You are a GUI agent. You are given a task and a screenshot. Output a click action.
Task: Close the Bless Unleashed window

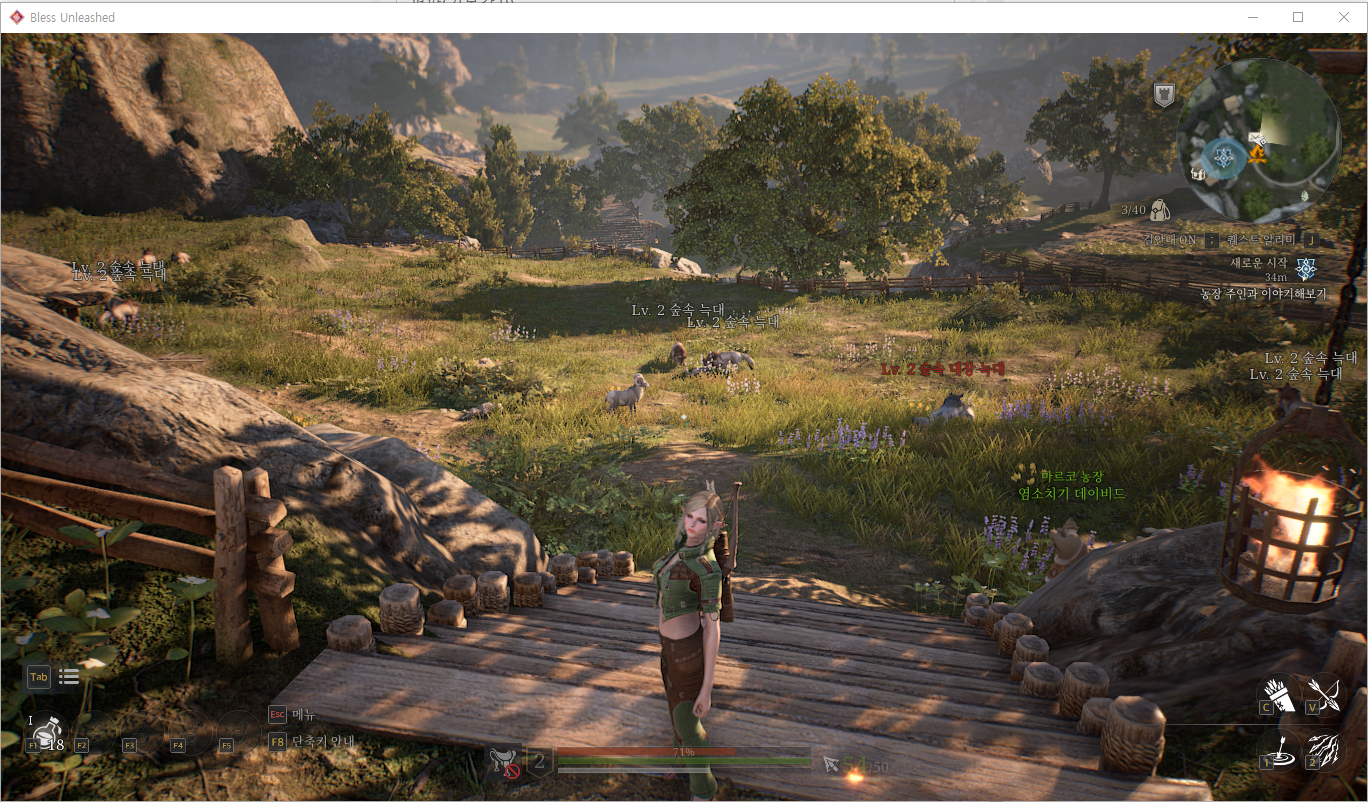pyautogui.click(x=1343, y=17)
